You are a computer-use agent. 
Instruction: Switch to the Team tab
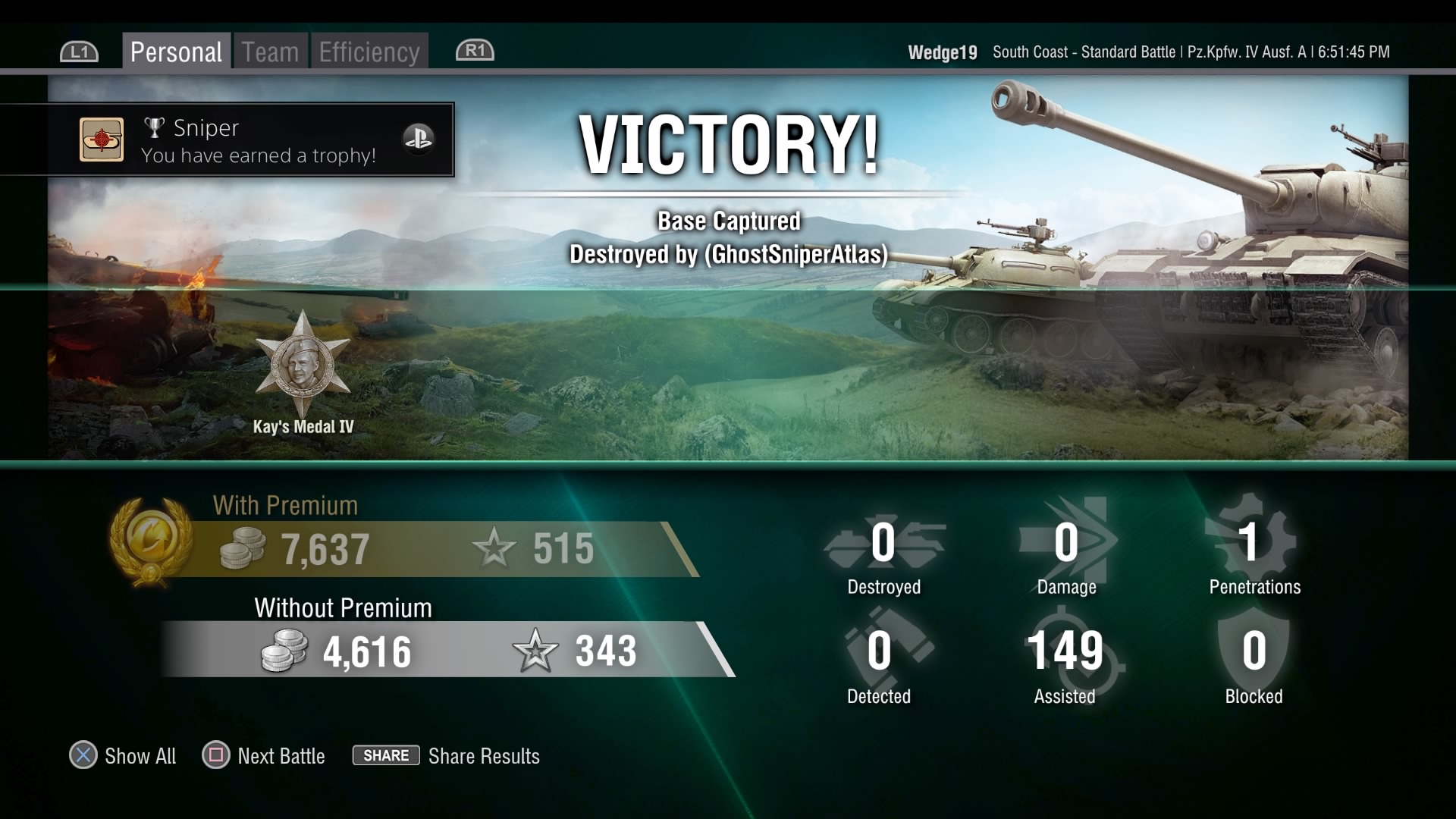(269, 50)
